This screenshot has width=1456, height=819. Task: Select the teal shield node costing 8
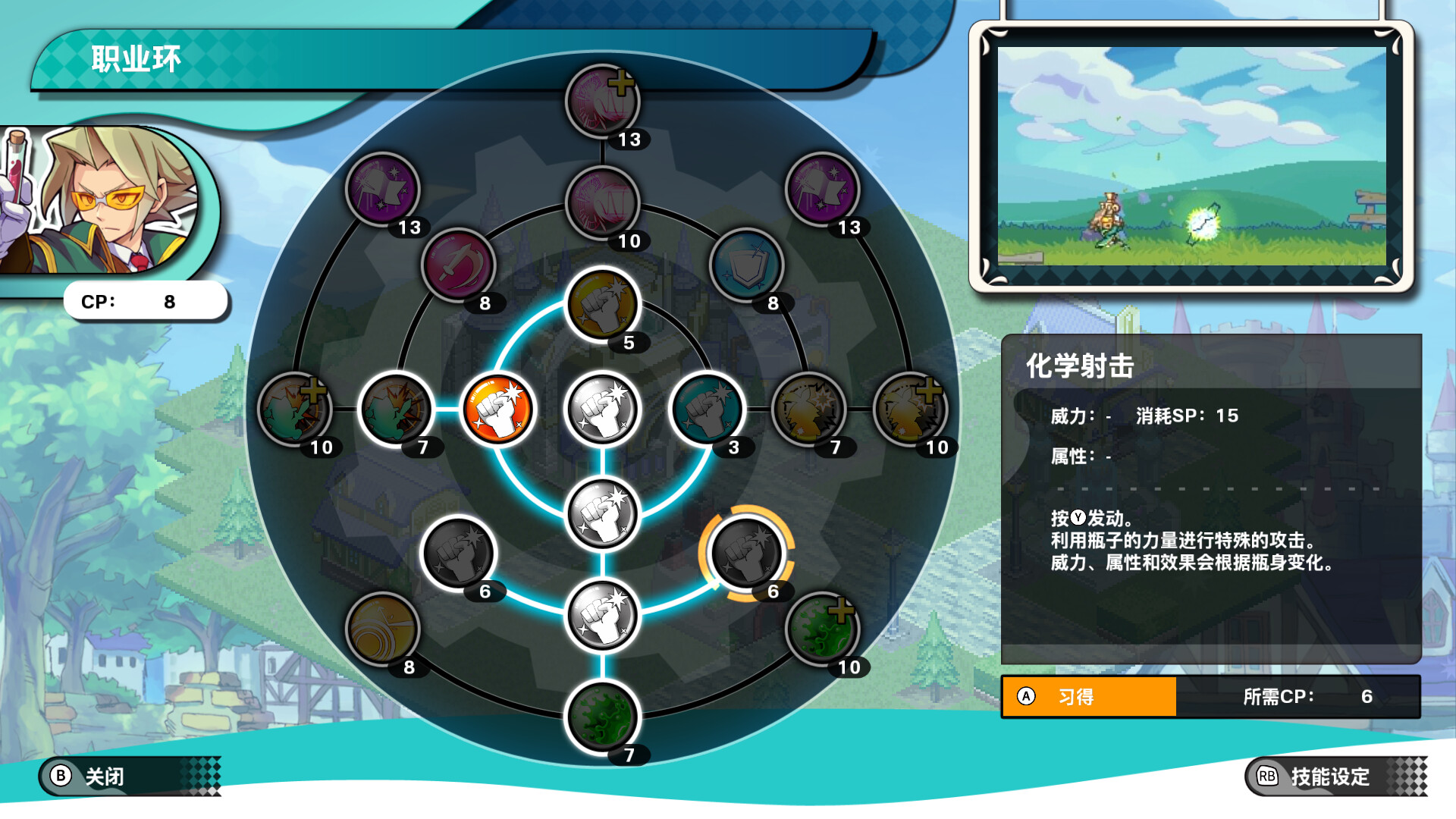pos(746,265)
